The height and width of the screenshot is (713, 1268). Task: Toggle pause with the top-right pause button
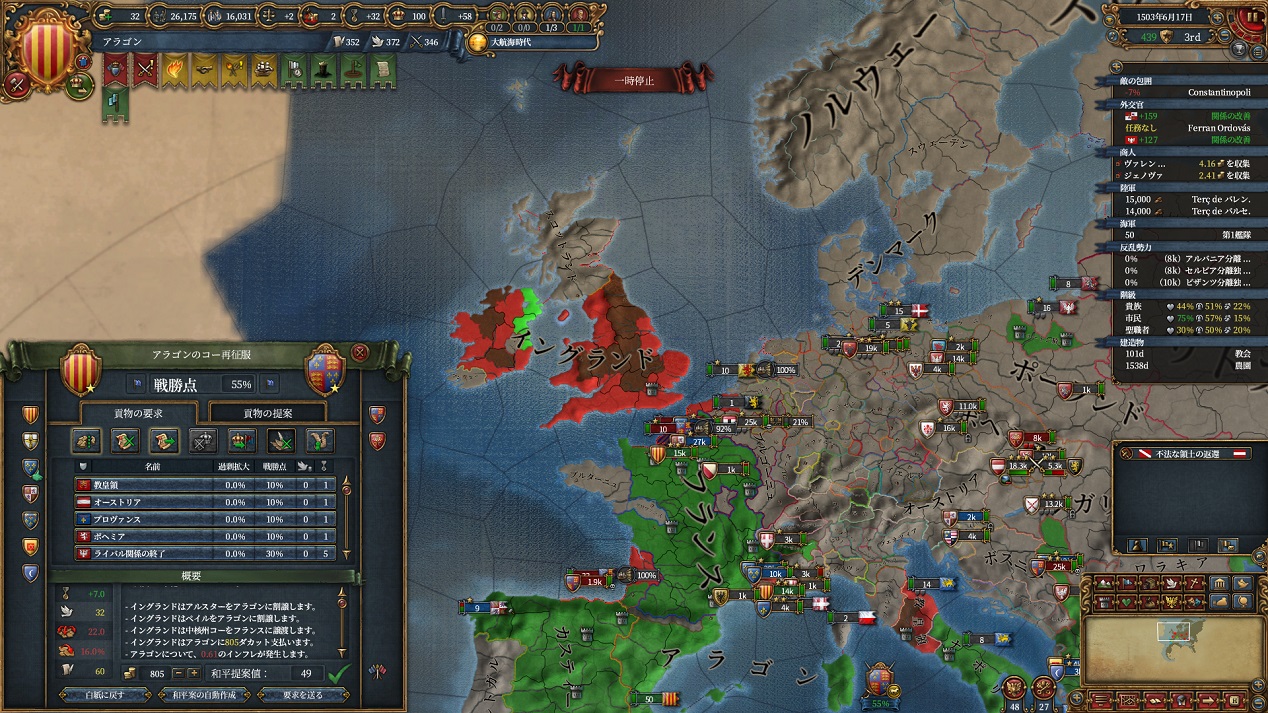point(1252,17)
